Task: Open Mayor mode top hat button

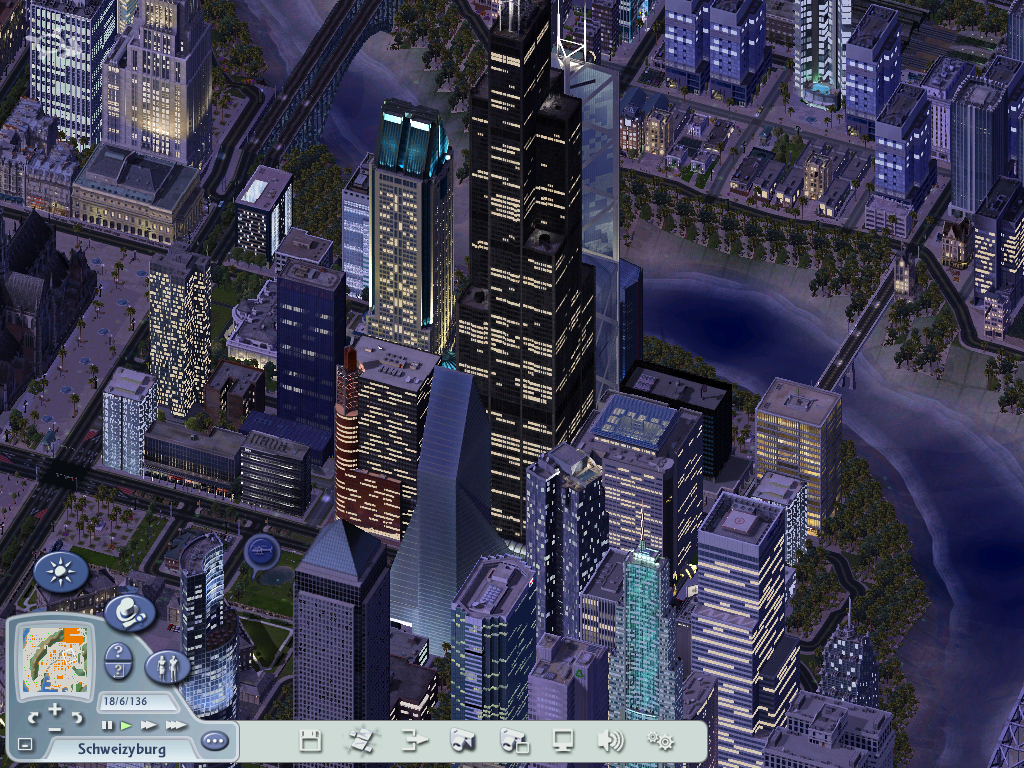Action: [128, 610]
